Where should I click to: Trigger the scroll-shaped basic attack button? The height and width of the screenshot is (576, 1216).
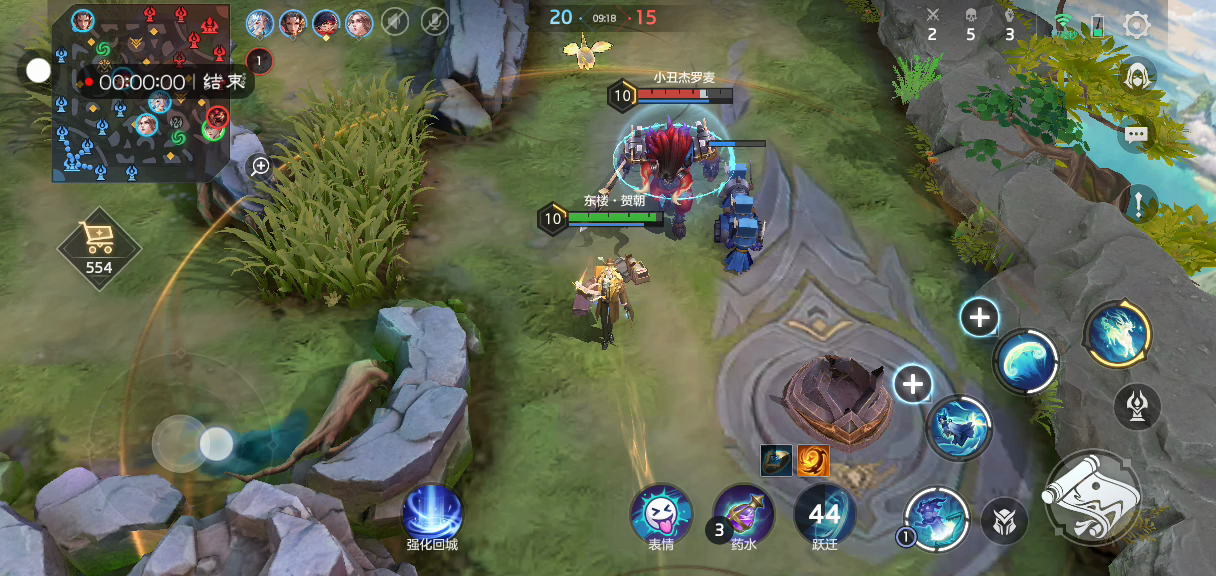pyautogui.click(x=1091, y=499)
